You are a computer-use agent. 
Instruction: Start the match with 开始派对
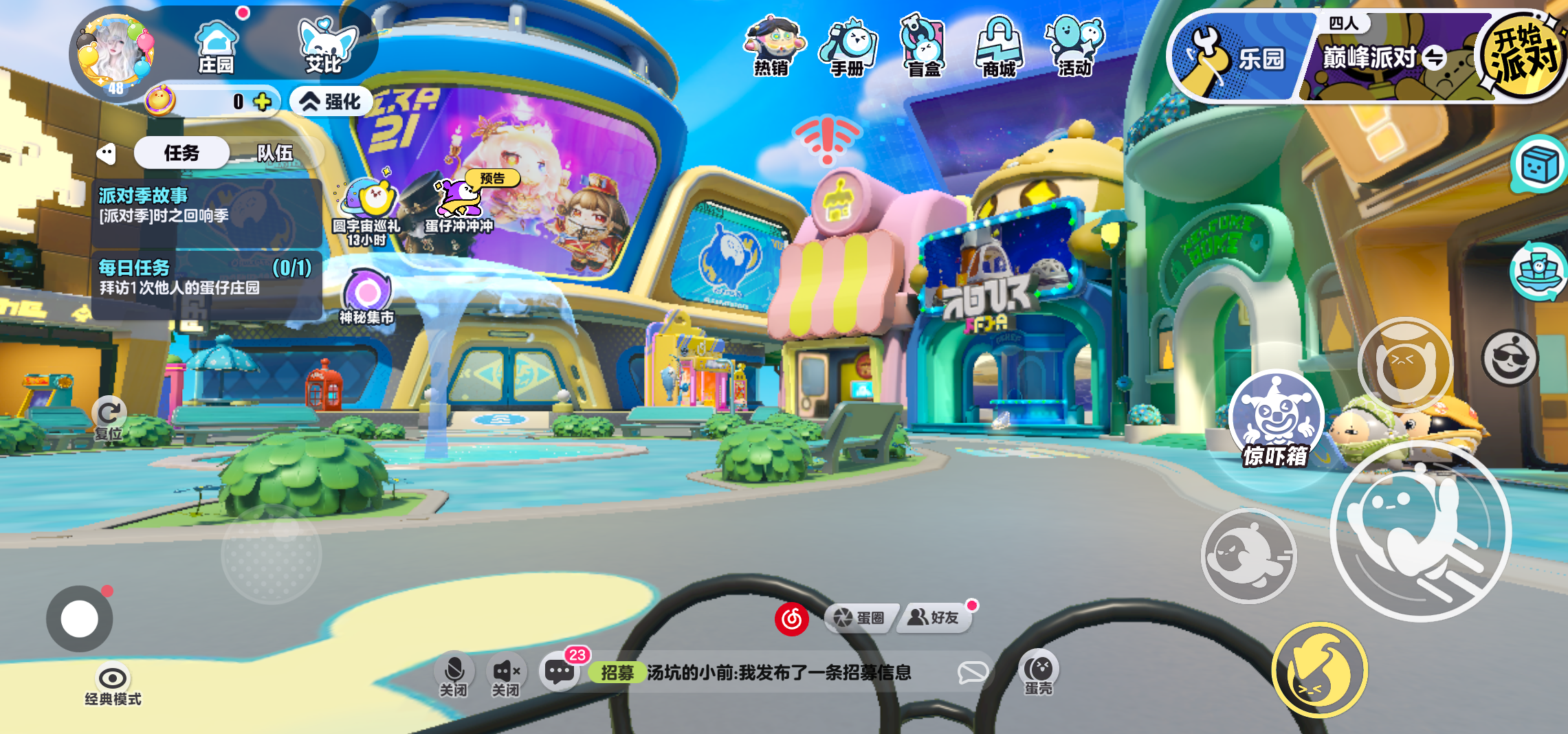click(1522, 56)
